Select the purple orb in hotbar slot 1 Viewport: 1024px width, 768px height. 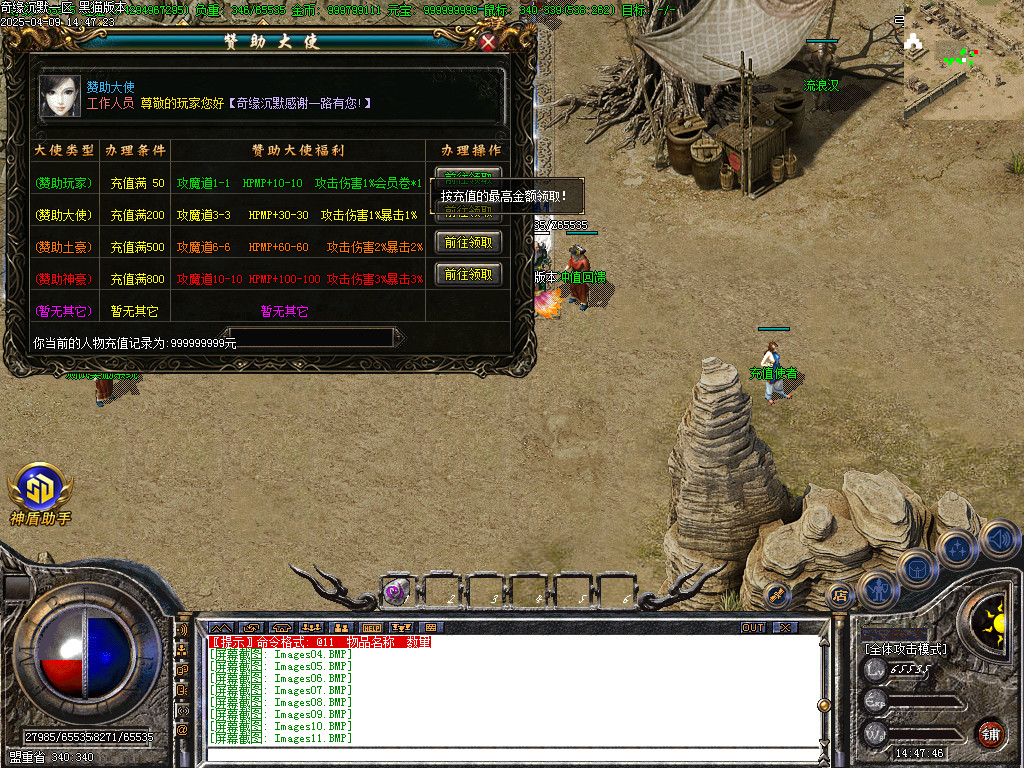pos(395,591)
